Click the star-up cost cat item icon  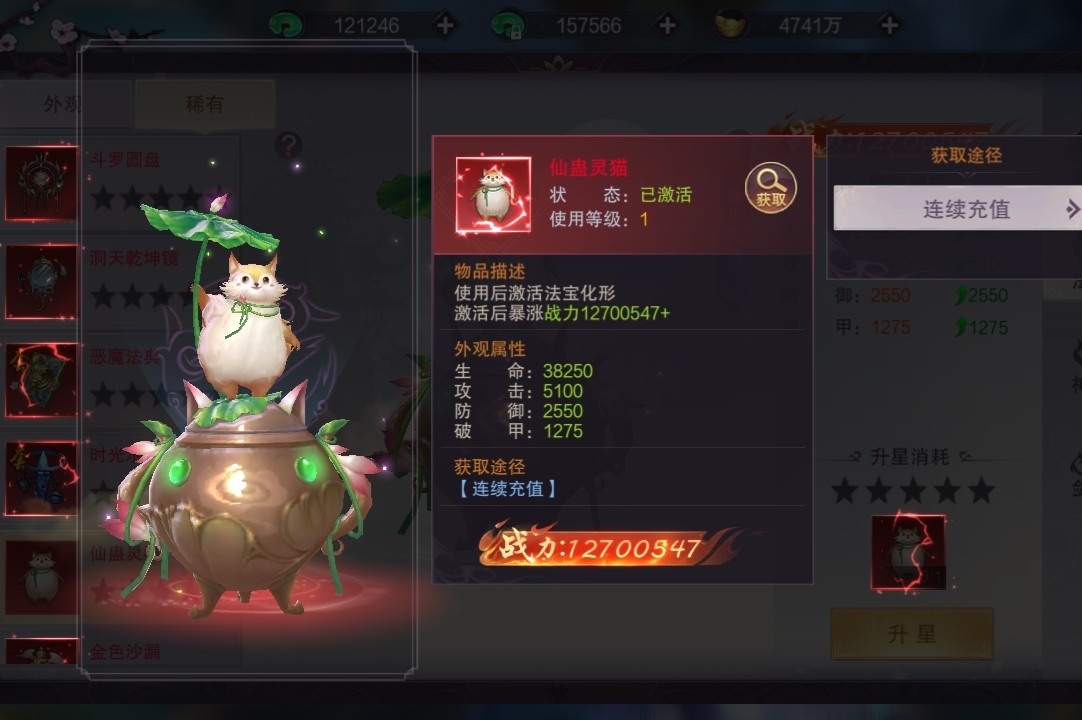[x=908, y=552]
